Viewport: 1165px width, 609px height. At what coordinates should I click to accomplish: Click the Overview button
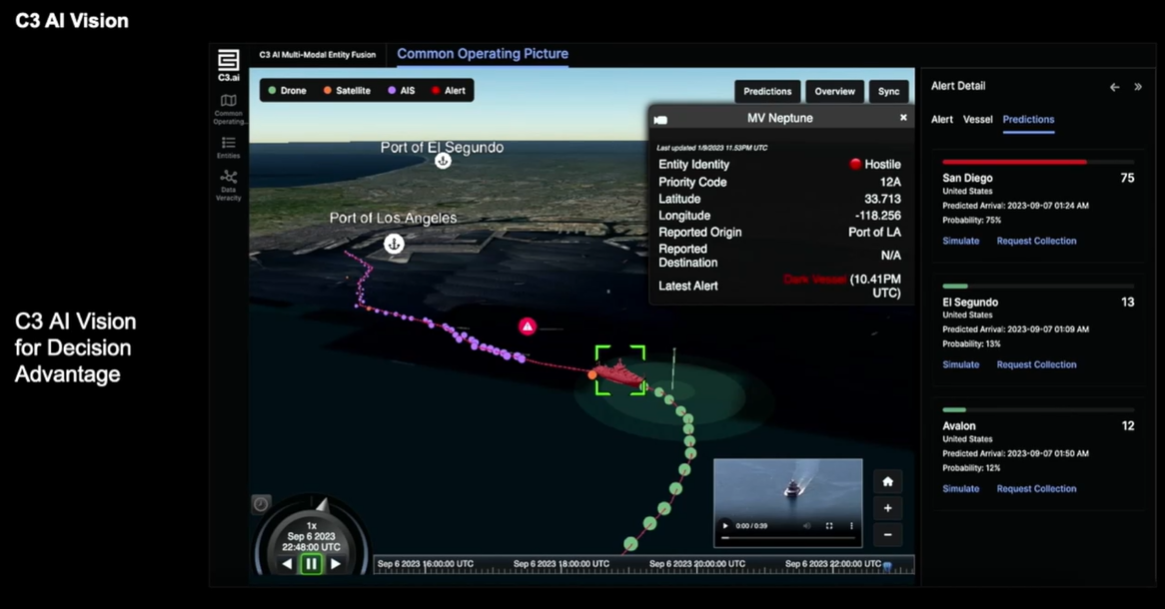(834, 91)
